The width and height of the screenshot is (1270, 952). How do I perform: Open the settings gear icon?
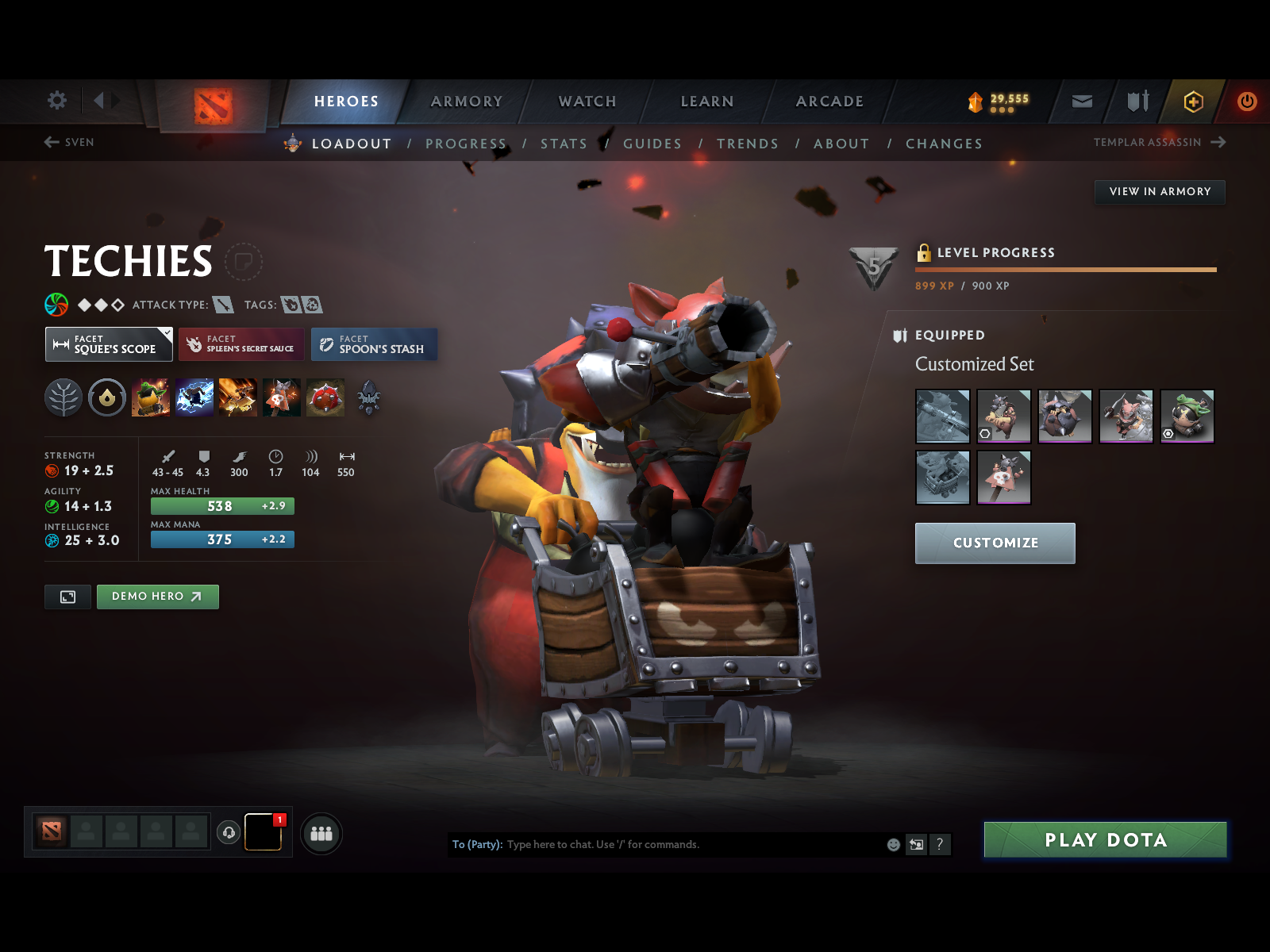click(x=56, y=101)
